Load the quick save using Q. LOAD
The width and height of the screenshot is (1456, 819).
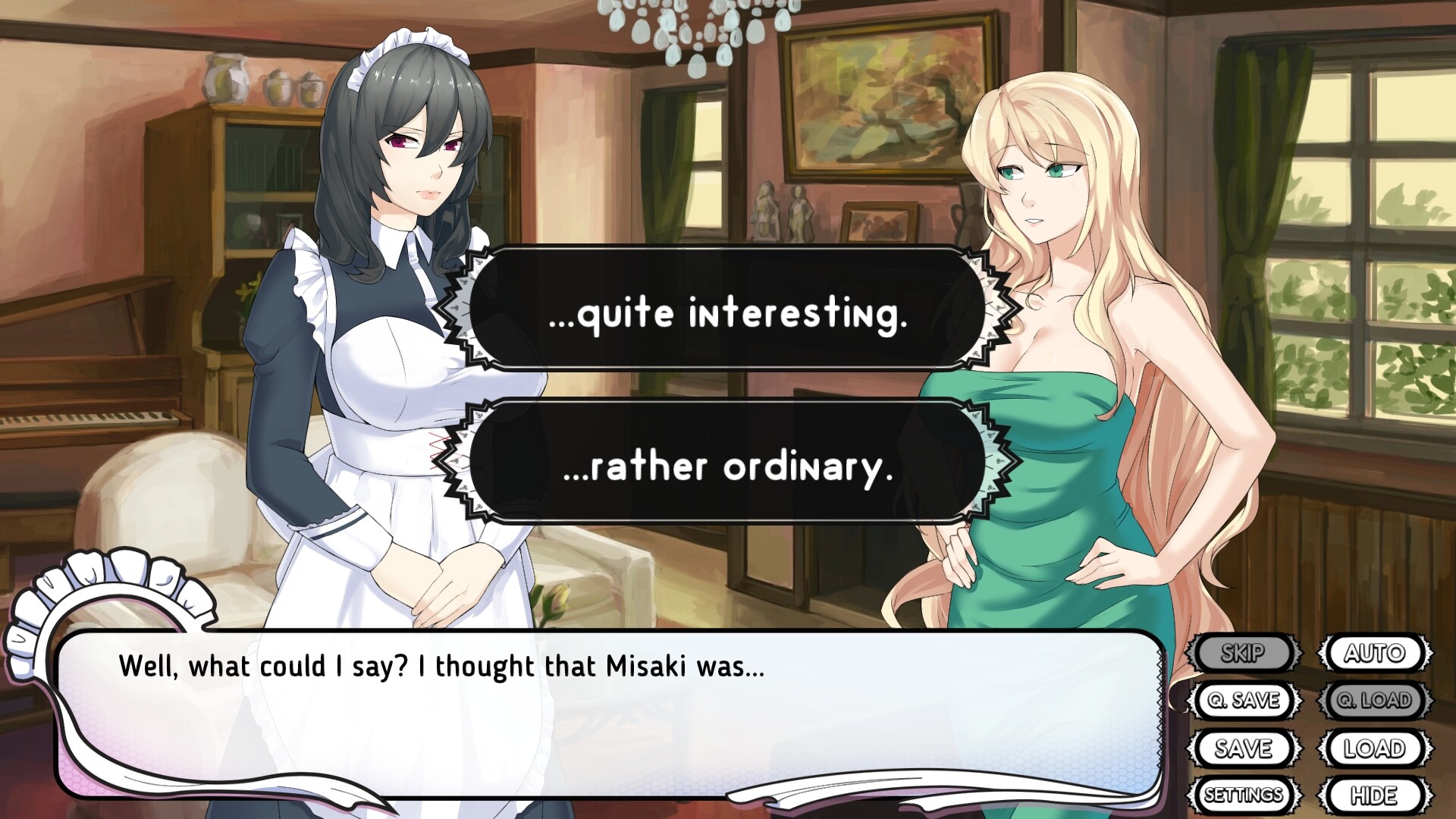pos(1376,701)
